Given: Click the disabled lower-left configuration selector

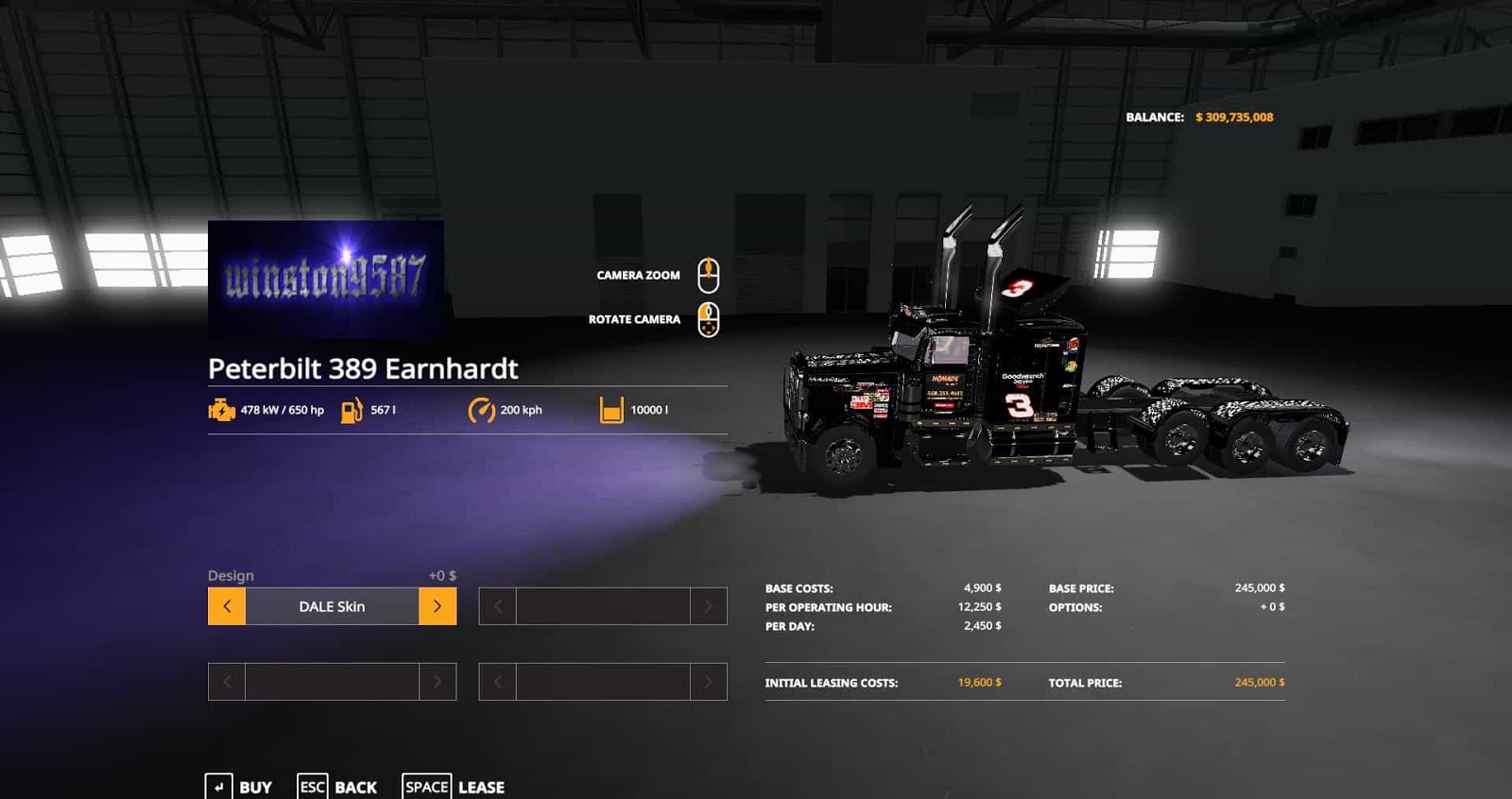Looking at the screenshot, I should pos(331,681).
